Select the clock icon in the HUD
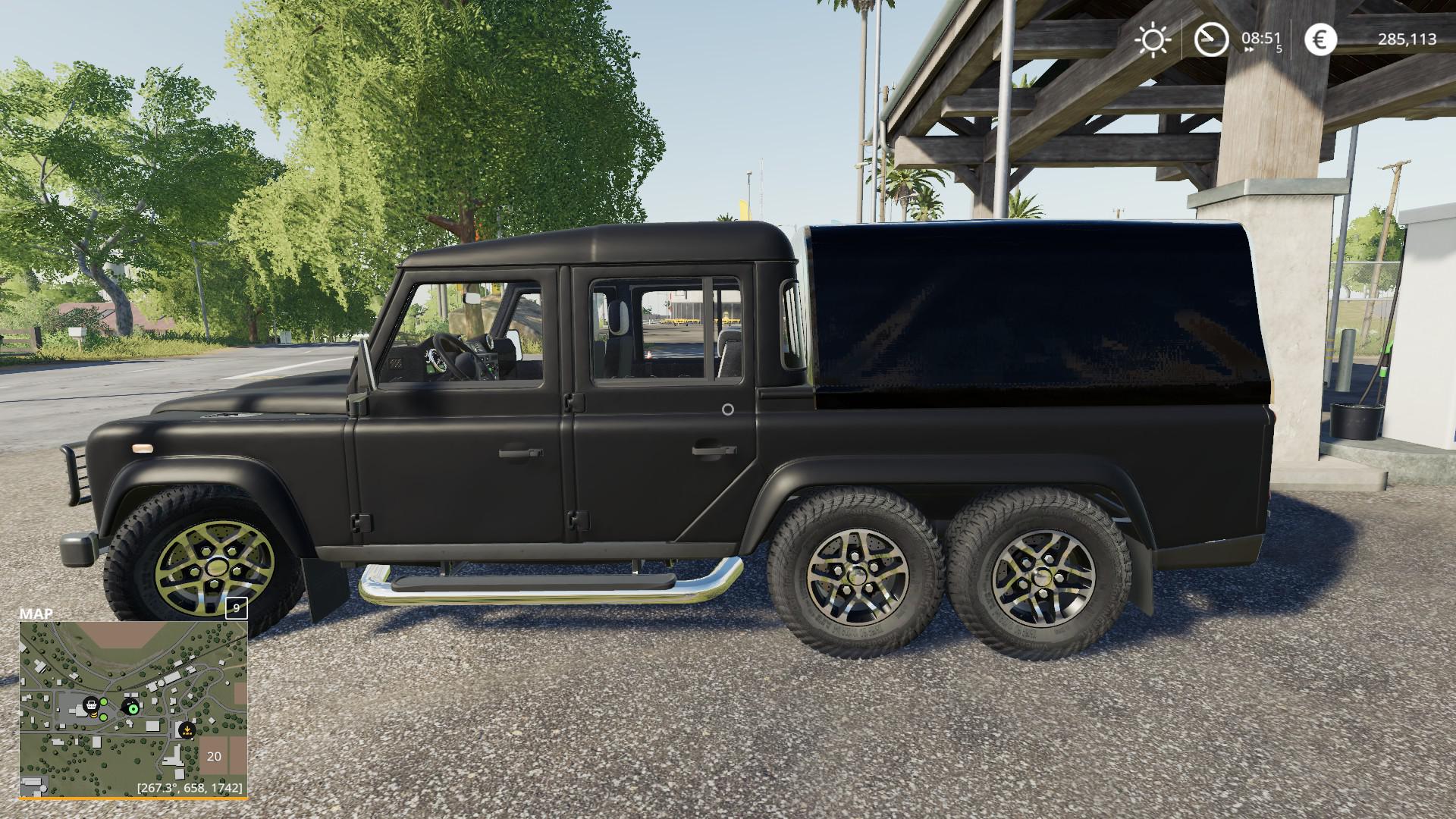Image resolution: width=1456 pixels, height=819 pixels. (1211, 37)
